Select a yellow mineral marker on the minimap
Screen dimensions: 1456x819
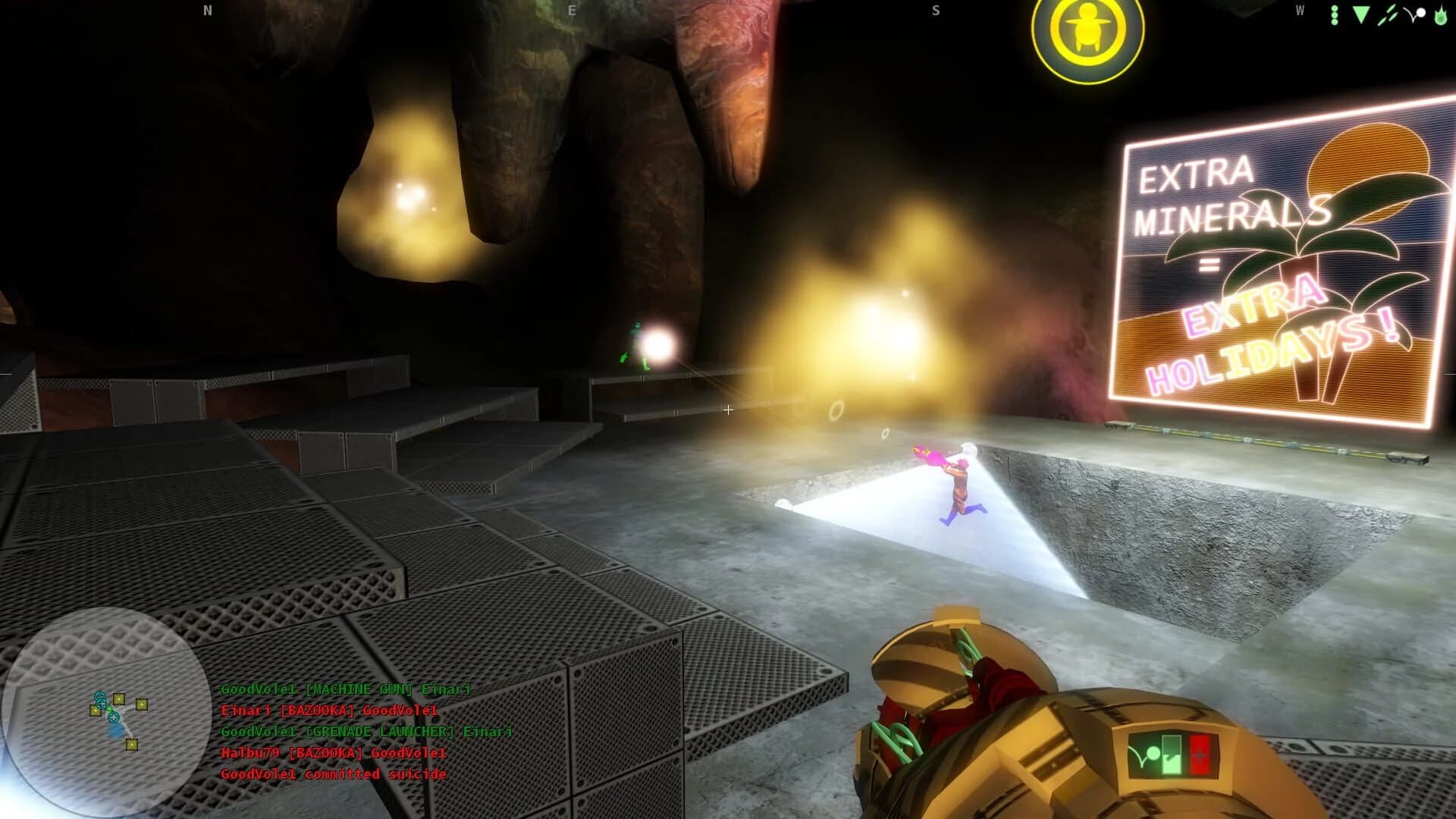pyautogui.click(x=119, y=698)
